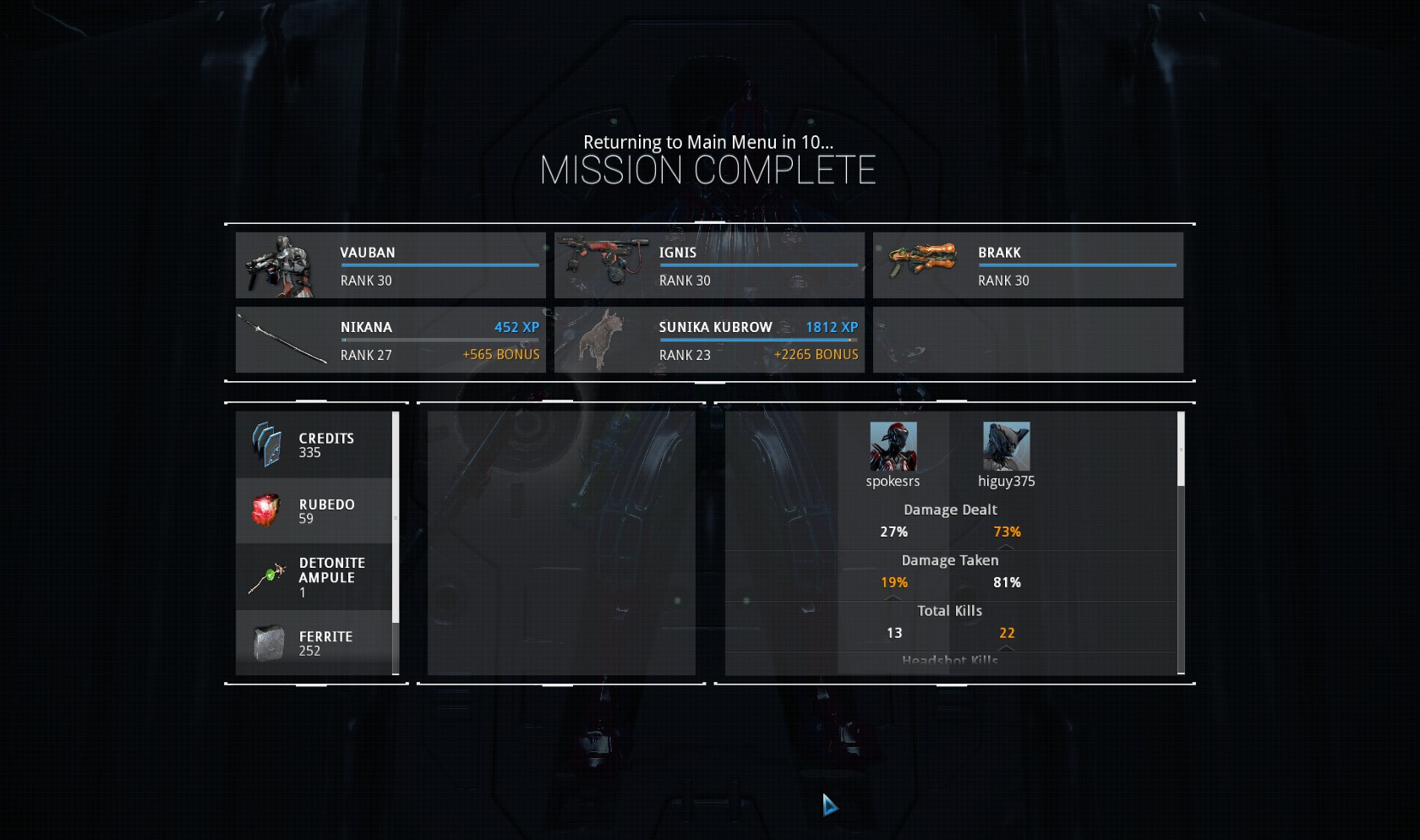Select the Credits reward row
Image resolution: width=1420 pixels, height=840 pixels.
click(x=314, y=445)
